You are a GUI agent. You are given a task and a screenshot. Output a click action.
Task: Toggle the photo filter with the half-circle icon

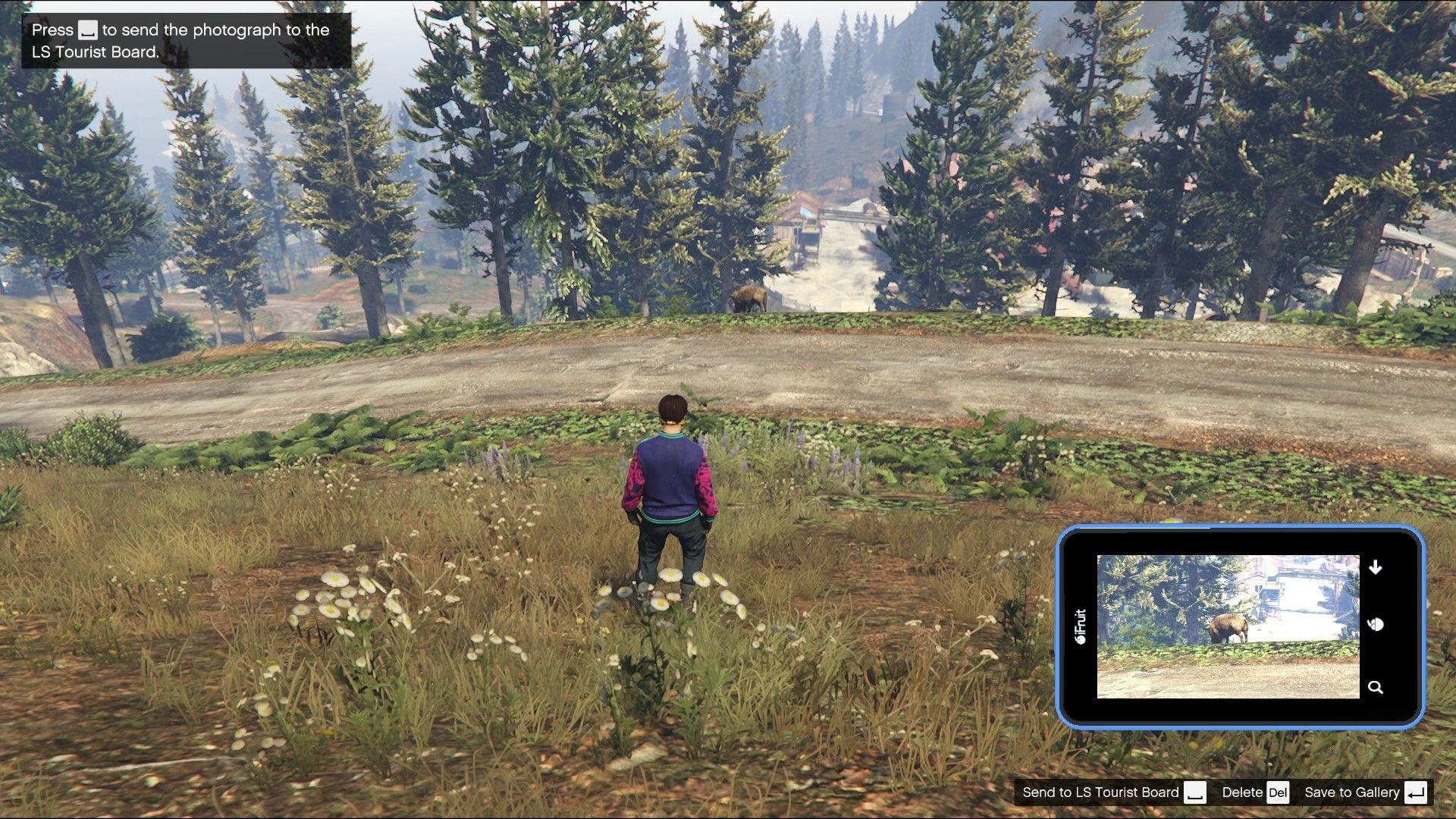[x=1376, y=623]
